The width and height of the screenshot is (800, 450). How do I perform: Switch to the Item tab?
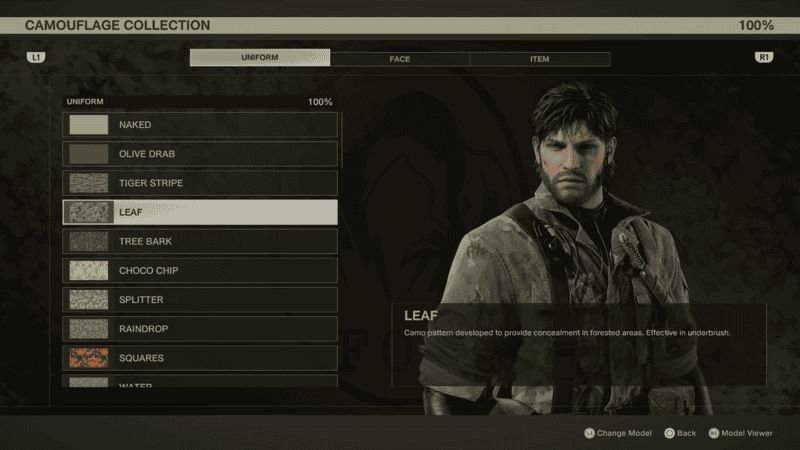click(x=539, y=59)
